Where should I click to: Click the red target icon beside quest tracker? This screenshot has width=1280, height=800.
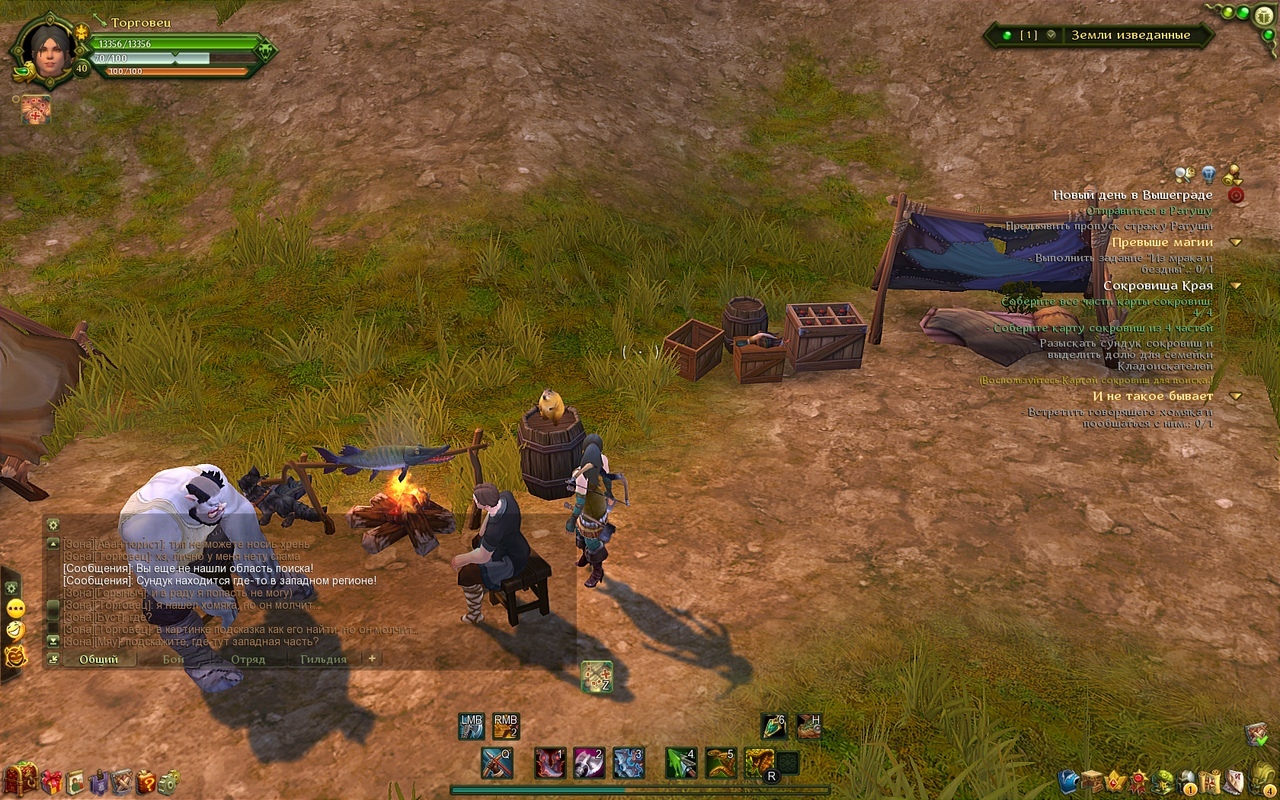1236,195
